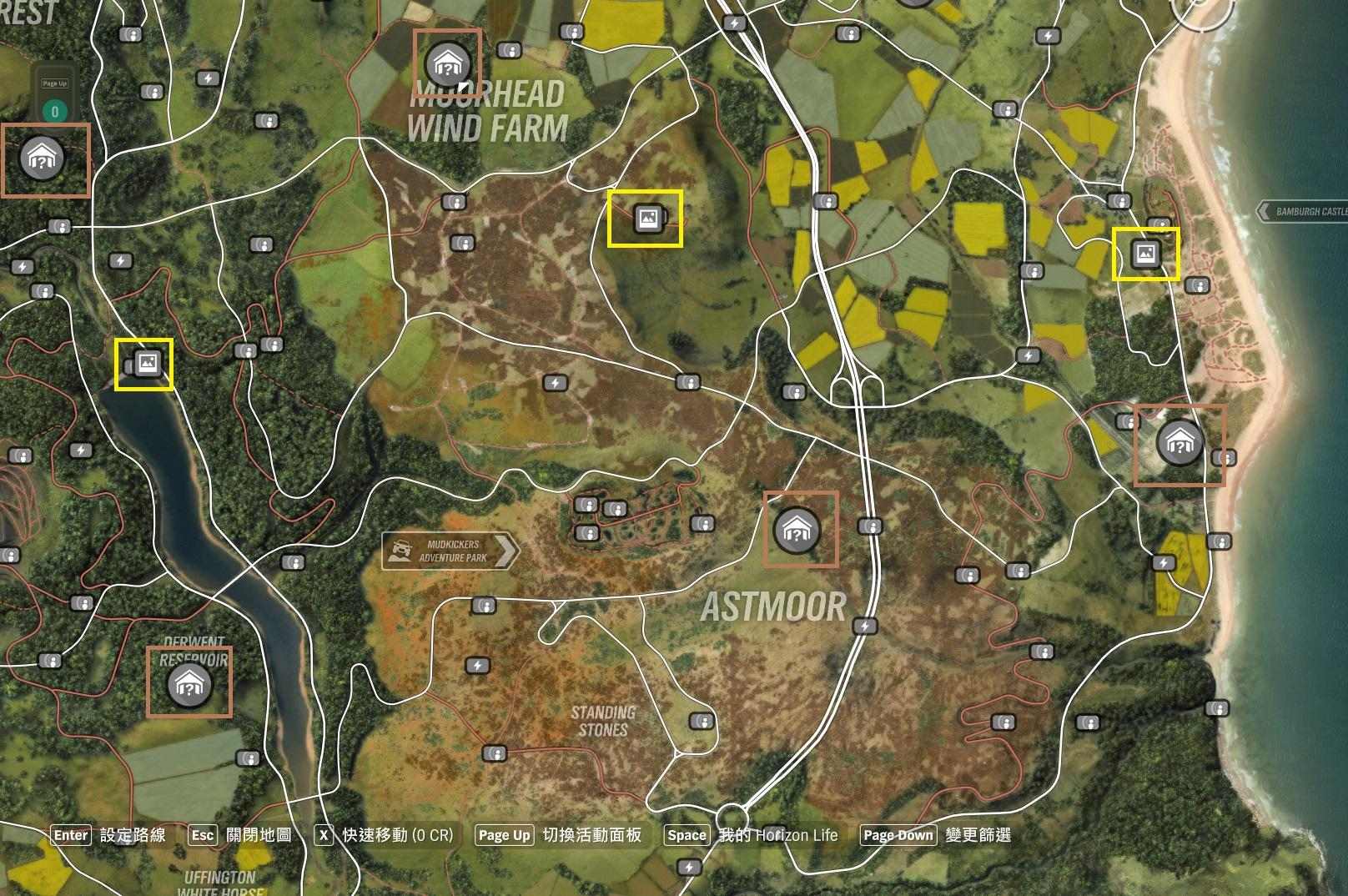
Task: Open an influence board icon near Mudkickers circuit
Action: coord(587,506)
